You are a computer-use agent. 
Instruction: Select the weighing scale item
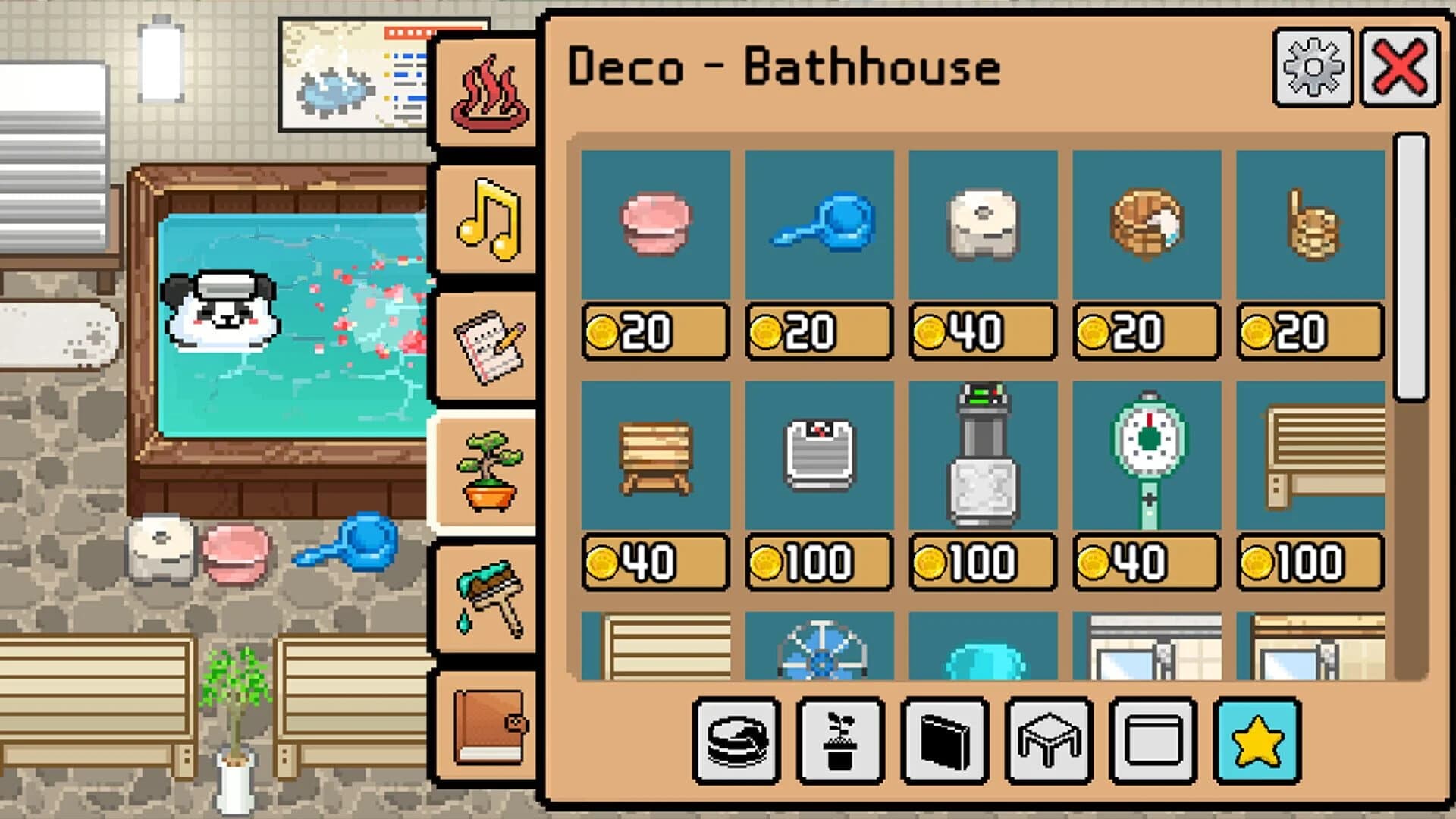(820, 455)
